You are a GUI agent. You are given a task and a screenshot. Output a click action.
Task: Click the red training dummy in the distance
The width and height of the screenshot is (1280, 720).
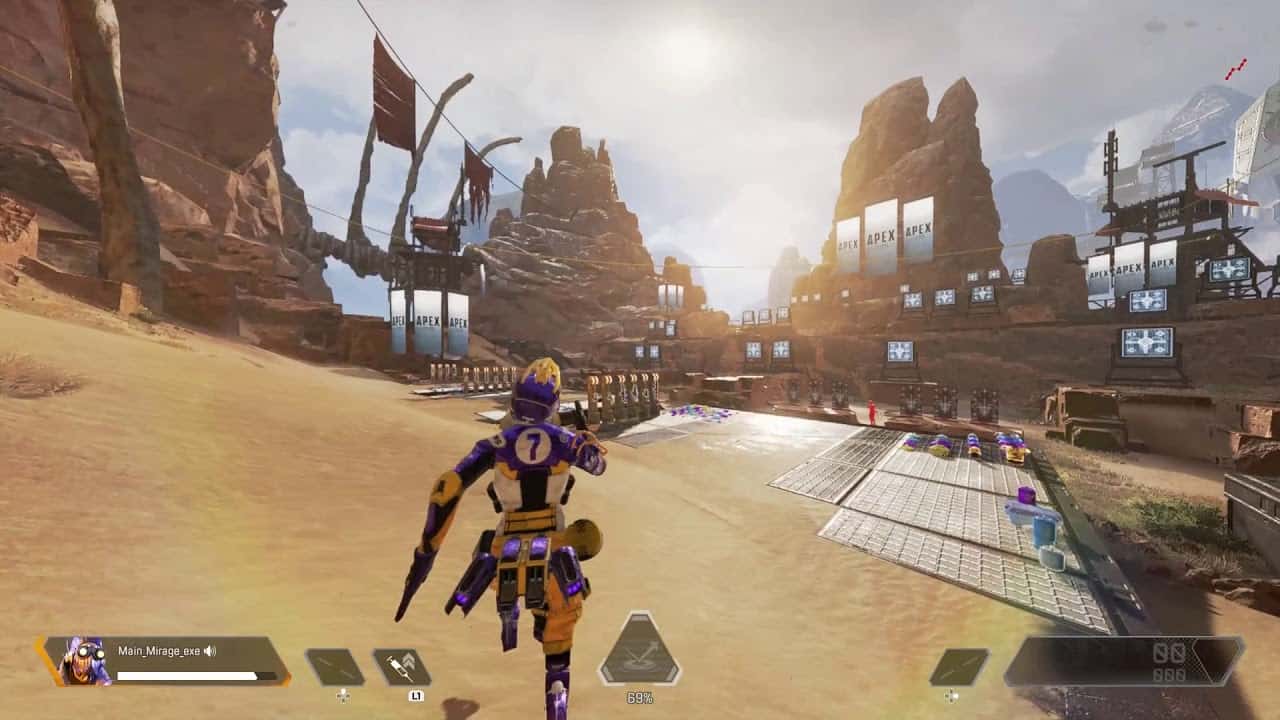click(871, 410)
